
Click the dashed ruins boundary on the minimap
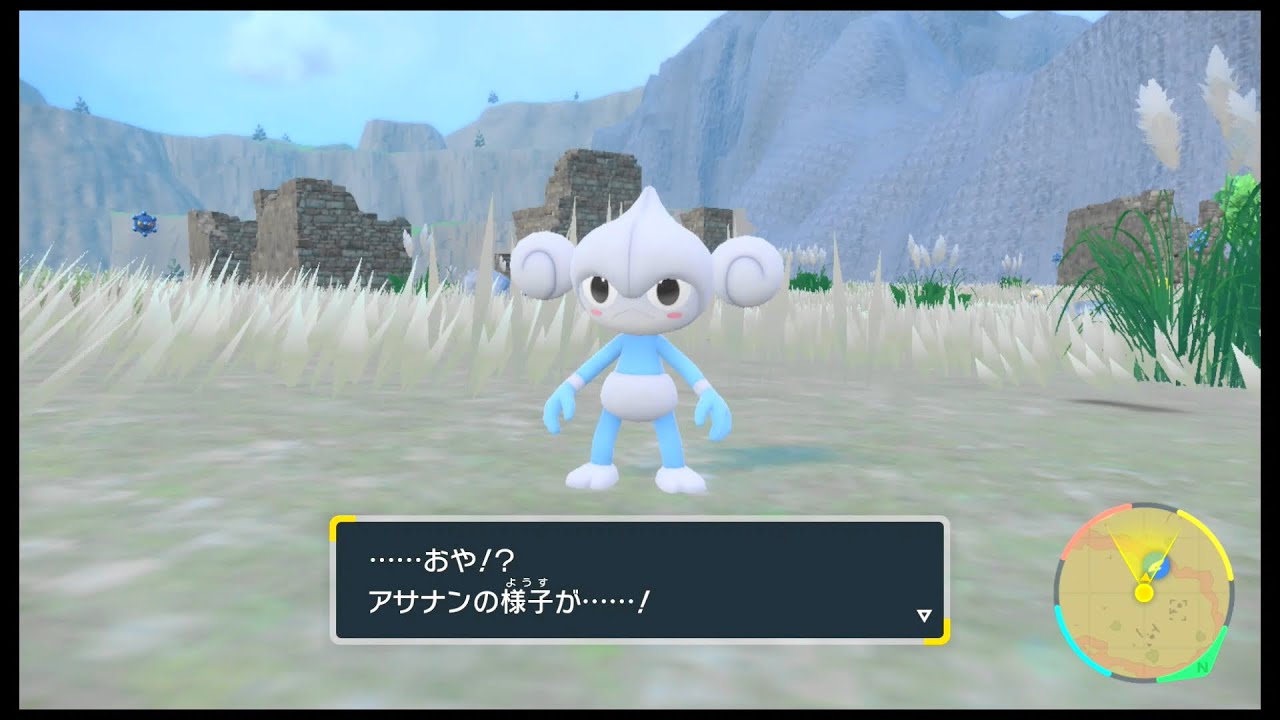coord(1177,611)
